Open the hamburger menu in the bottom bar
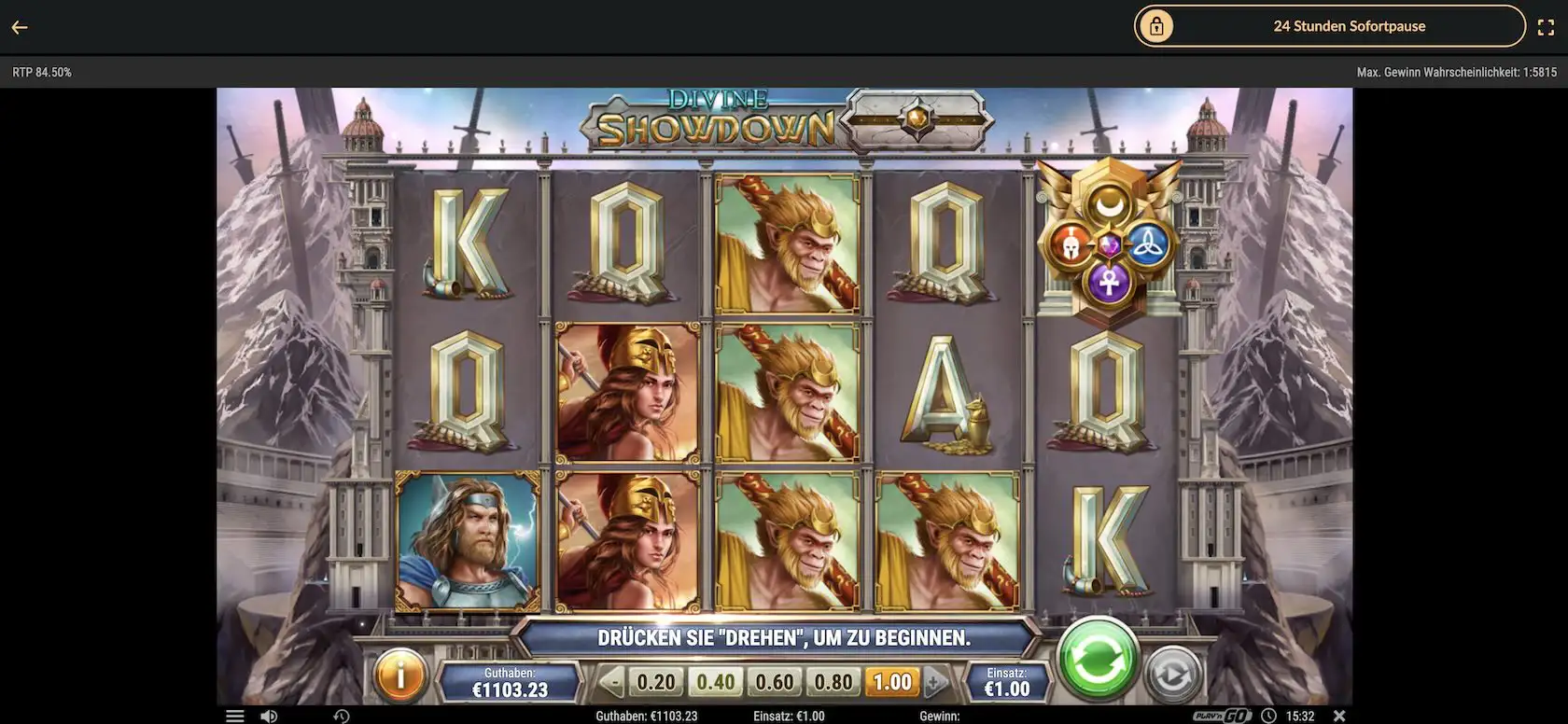1568x724 pixels. pyautogui.click(x=234, y=715)
